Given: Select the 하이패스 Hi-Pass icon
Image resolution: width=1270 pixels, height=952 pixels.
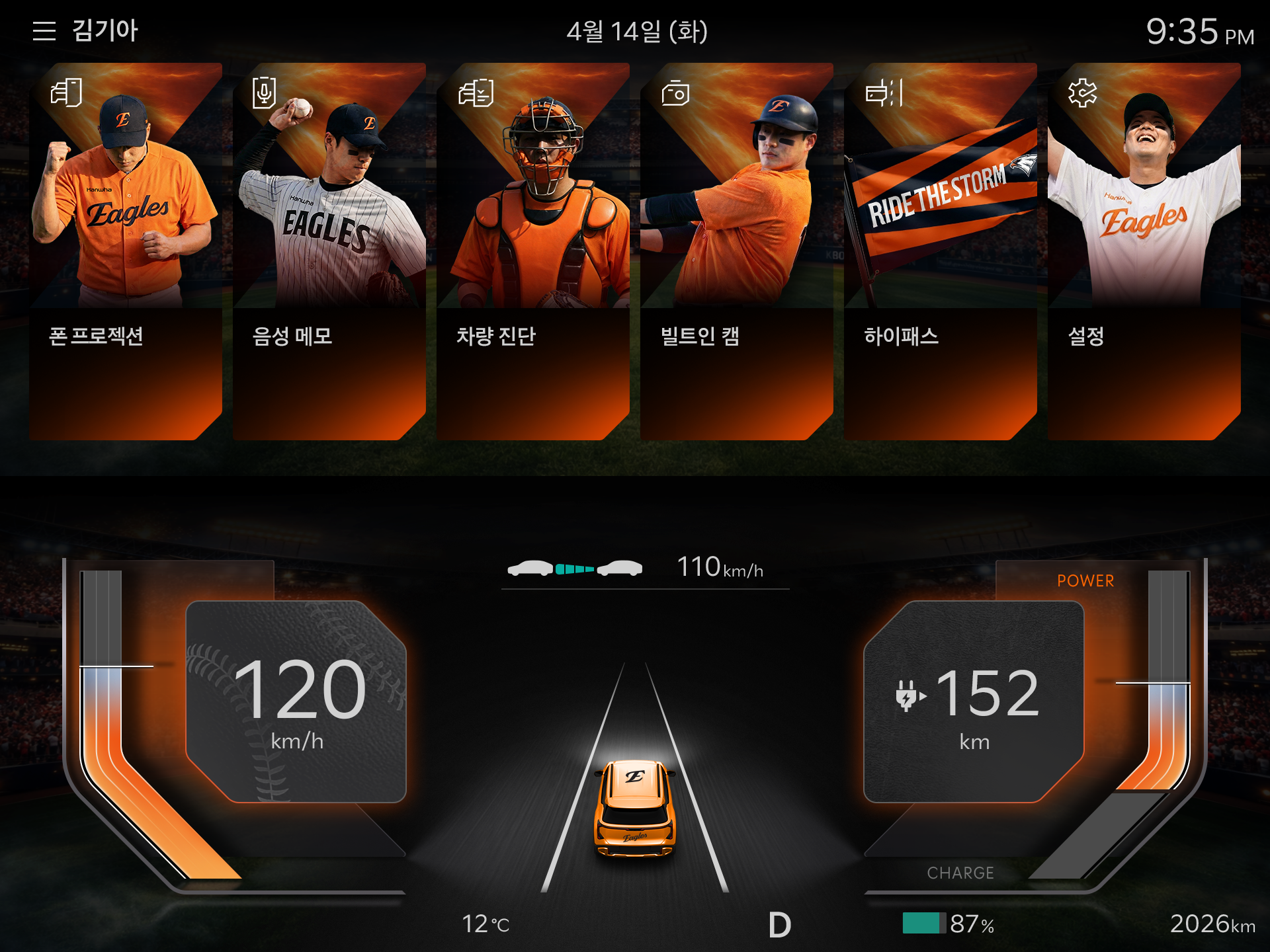Looking at the screenshot, I should point(884,94).
